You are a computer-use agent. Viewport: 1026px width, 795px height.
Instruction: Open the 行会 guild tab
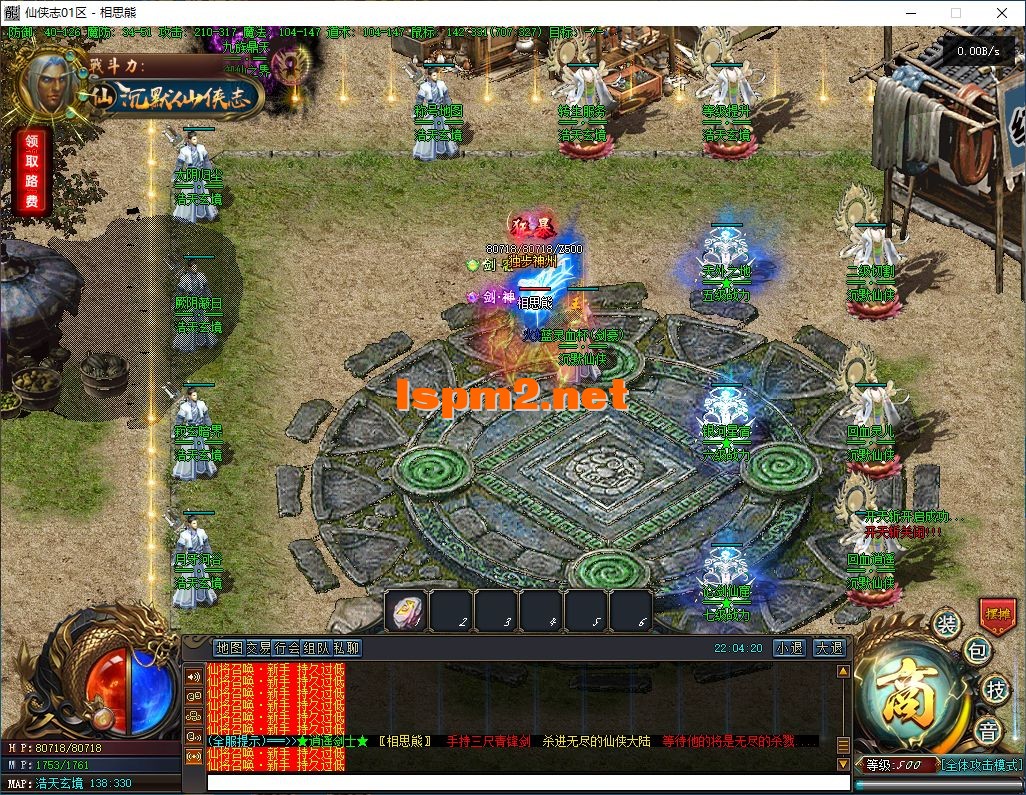[287, 648]
